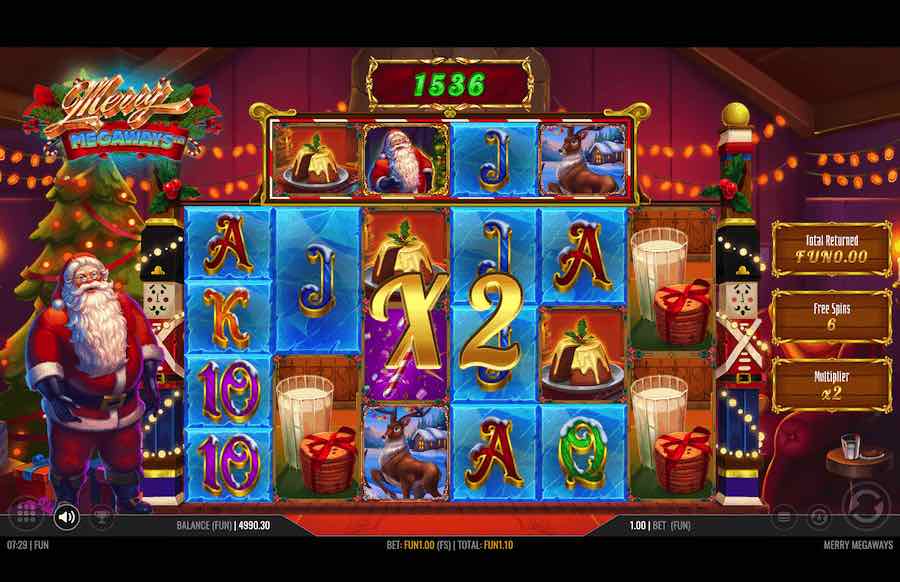900x582 pixels.
Task: Open the trophy paytable button
Action: [x=101, y=517]
